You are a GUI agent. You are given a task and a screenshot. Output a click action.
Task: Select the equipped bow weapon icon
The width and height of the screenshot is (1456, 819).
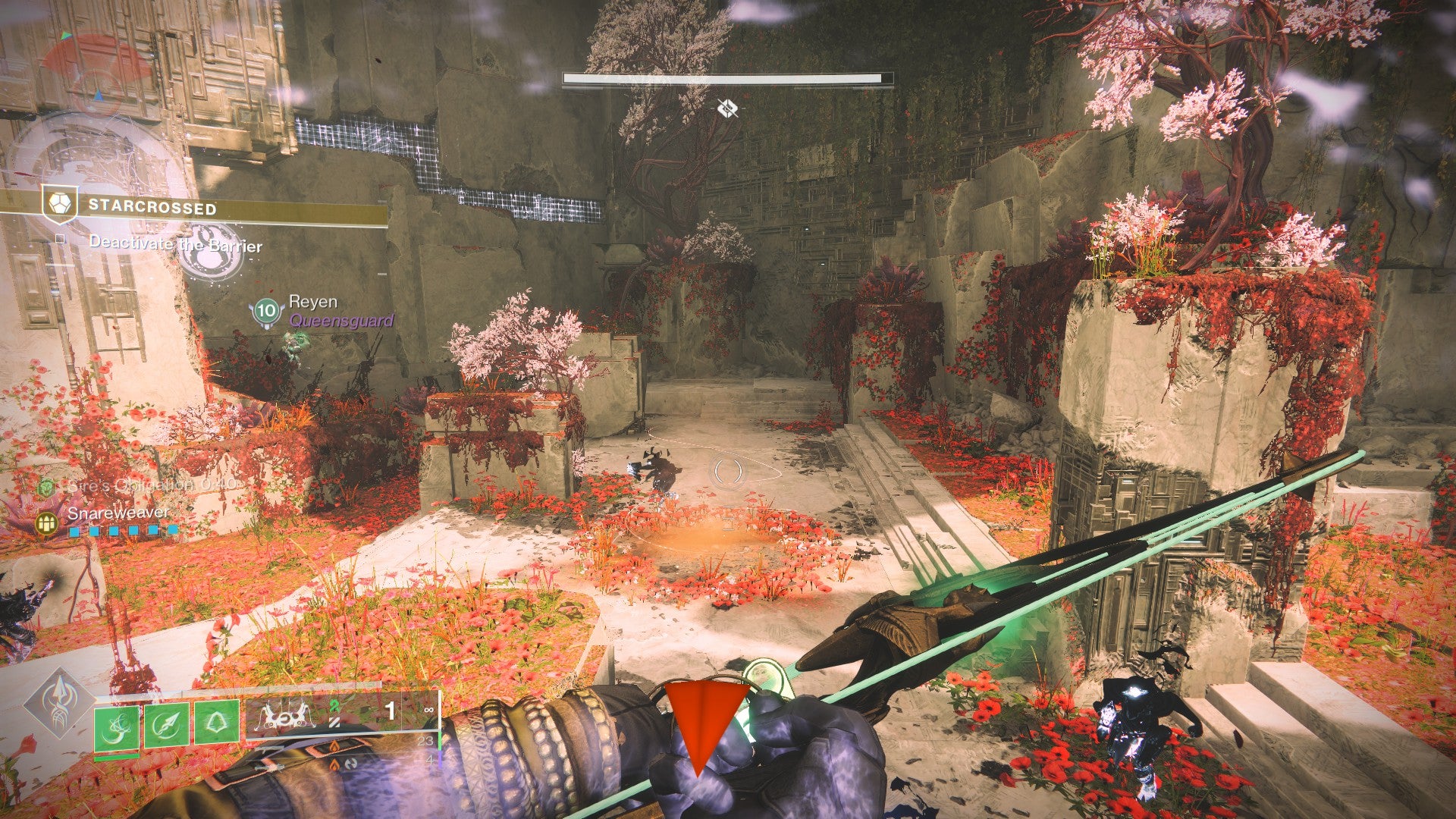287,714
